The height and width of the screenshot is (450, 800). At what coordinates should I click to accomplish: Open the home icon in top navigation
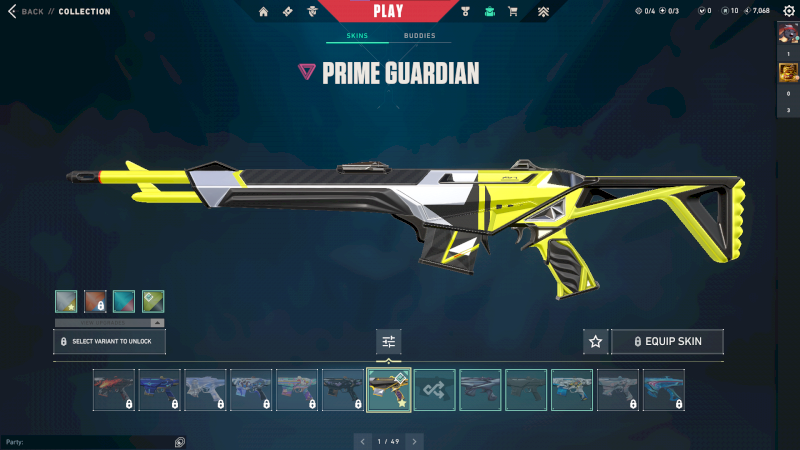[264, 12]
